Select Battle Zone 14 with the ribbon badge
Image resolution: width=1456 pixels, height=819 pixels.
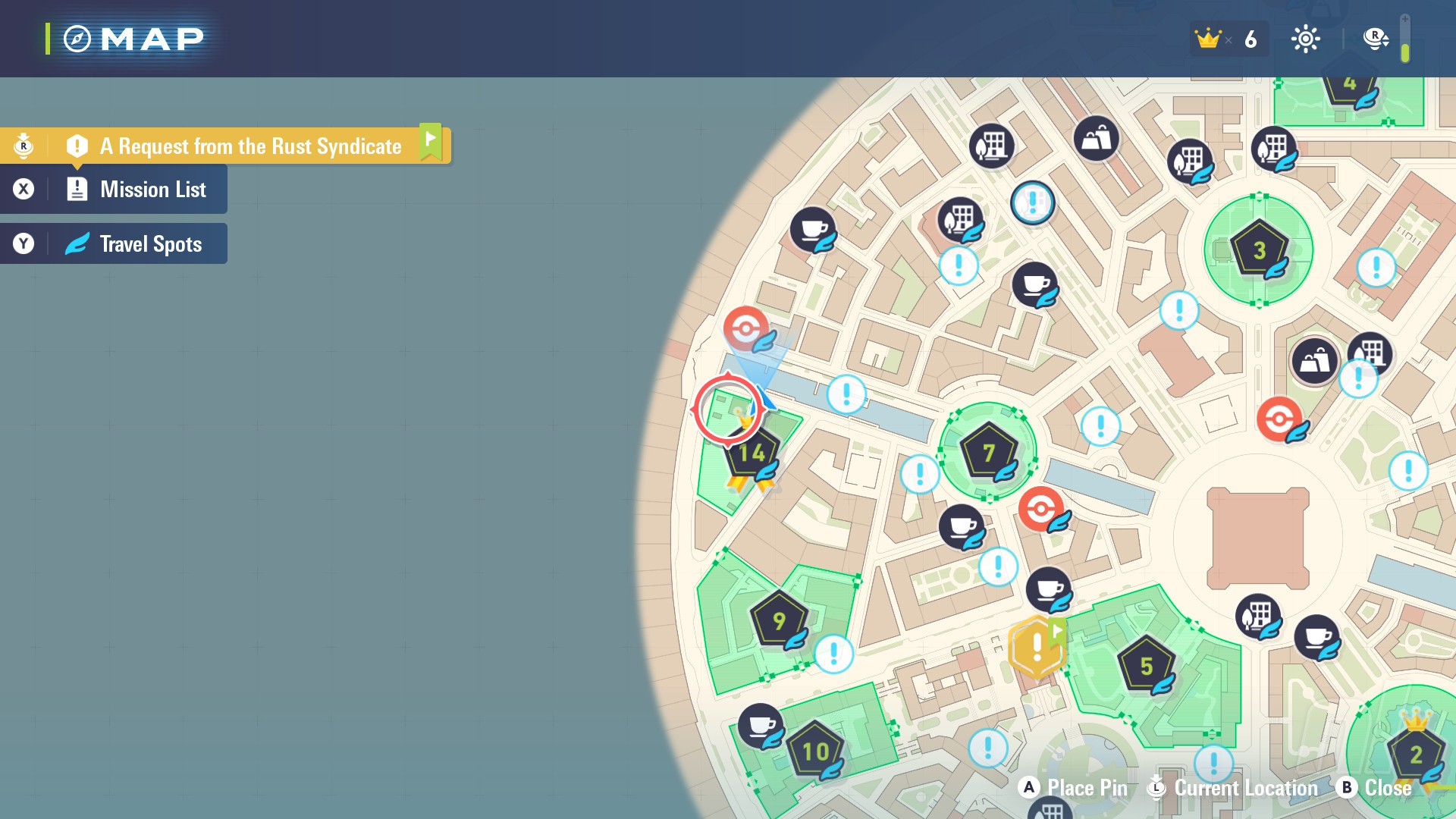tap(751, 453)
